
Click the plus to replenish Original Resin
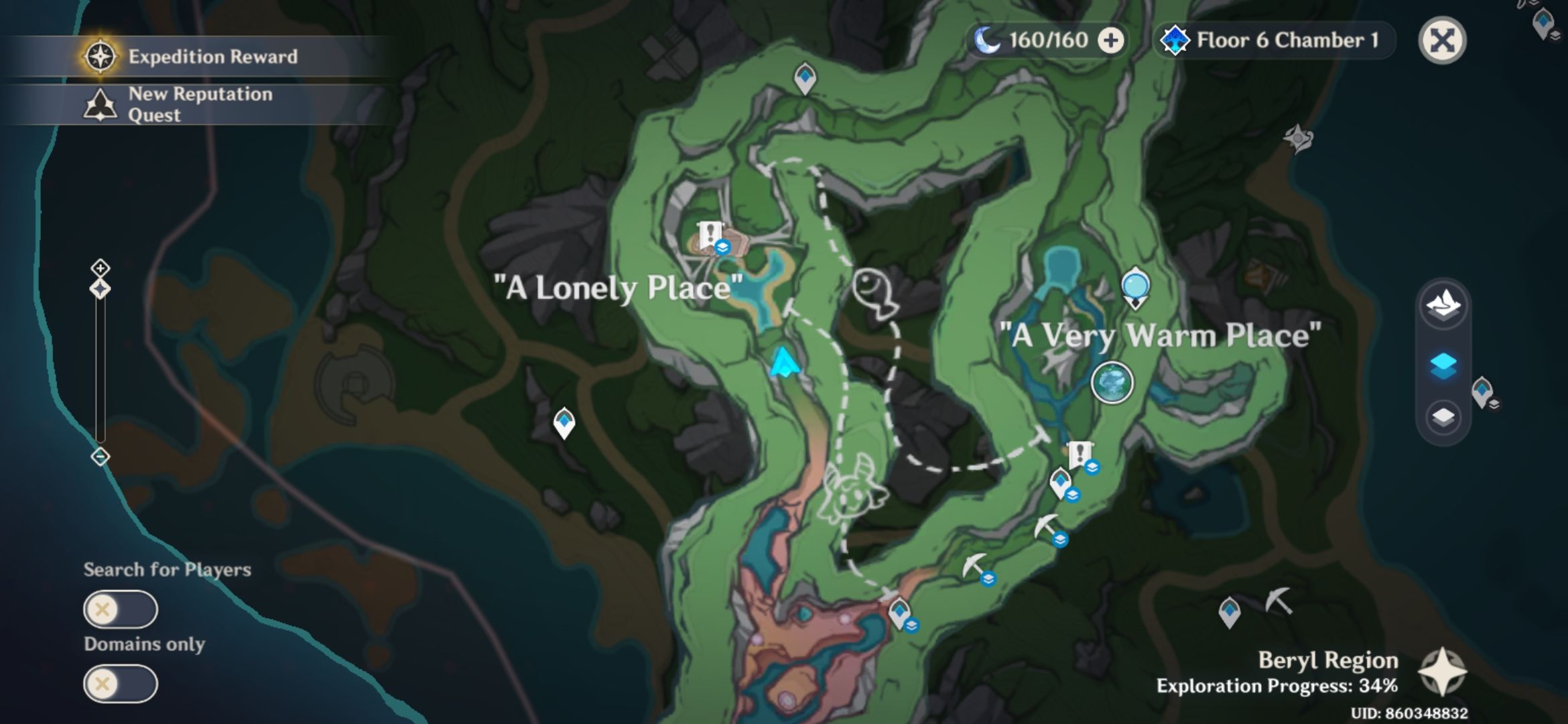point(1110,41)
